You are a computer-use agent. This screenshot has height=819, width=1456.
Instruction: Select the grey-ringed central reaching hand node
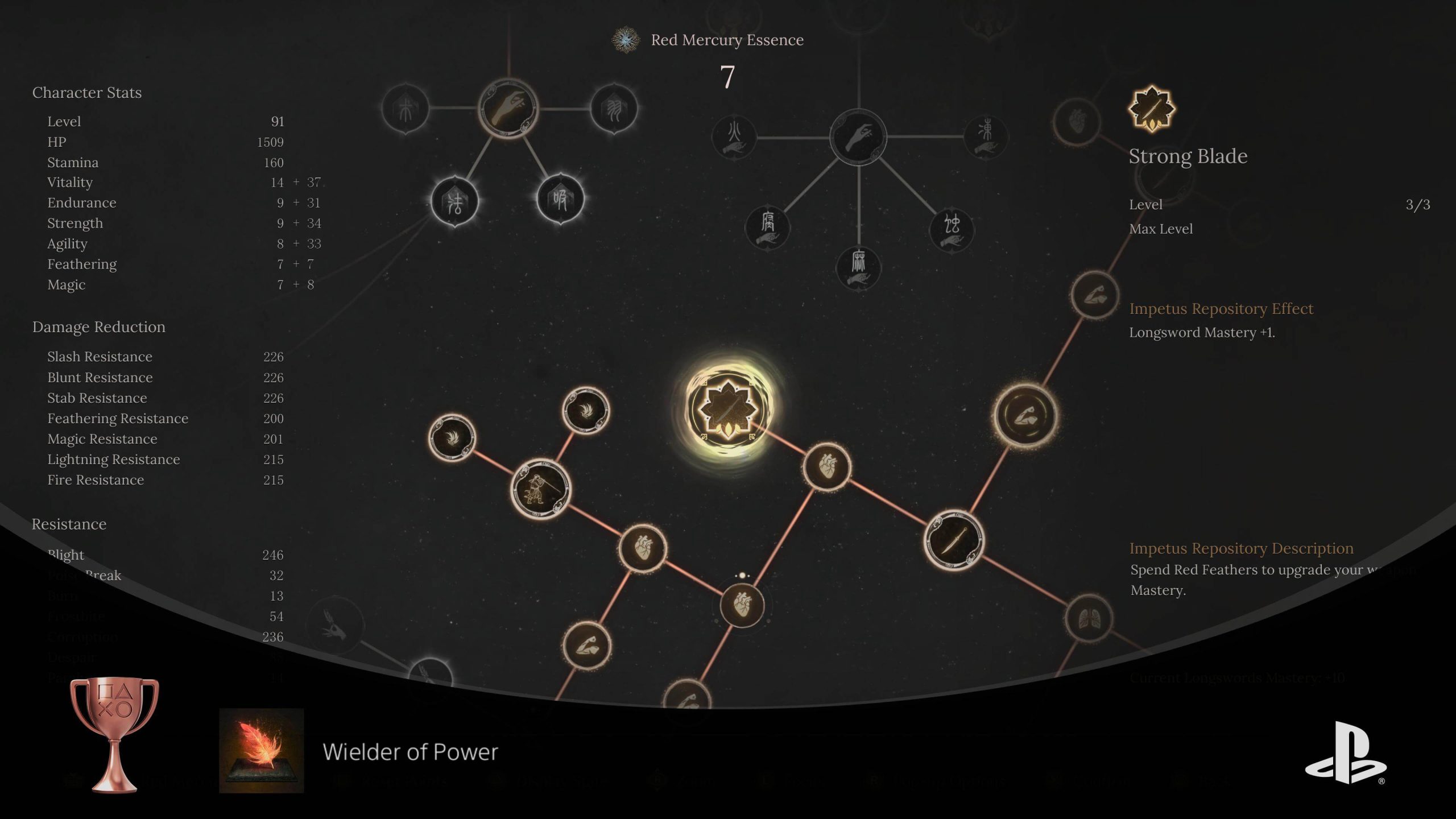858,137
